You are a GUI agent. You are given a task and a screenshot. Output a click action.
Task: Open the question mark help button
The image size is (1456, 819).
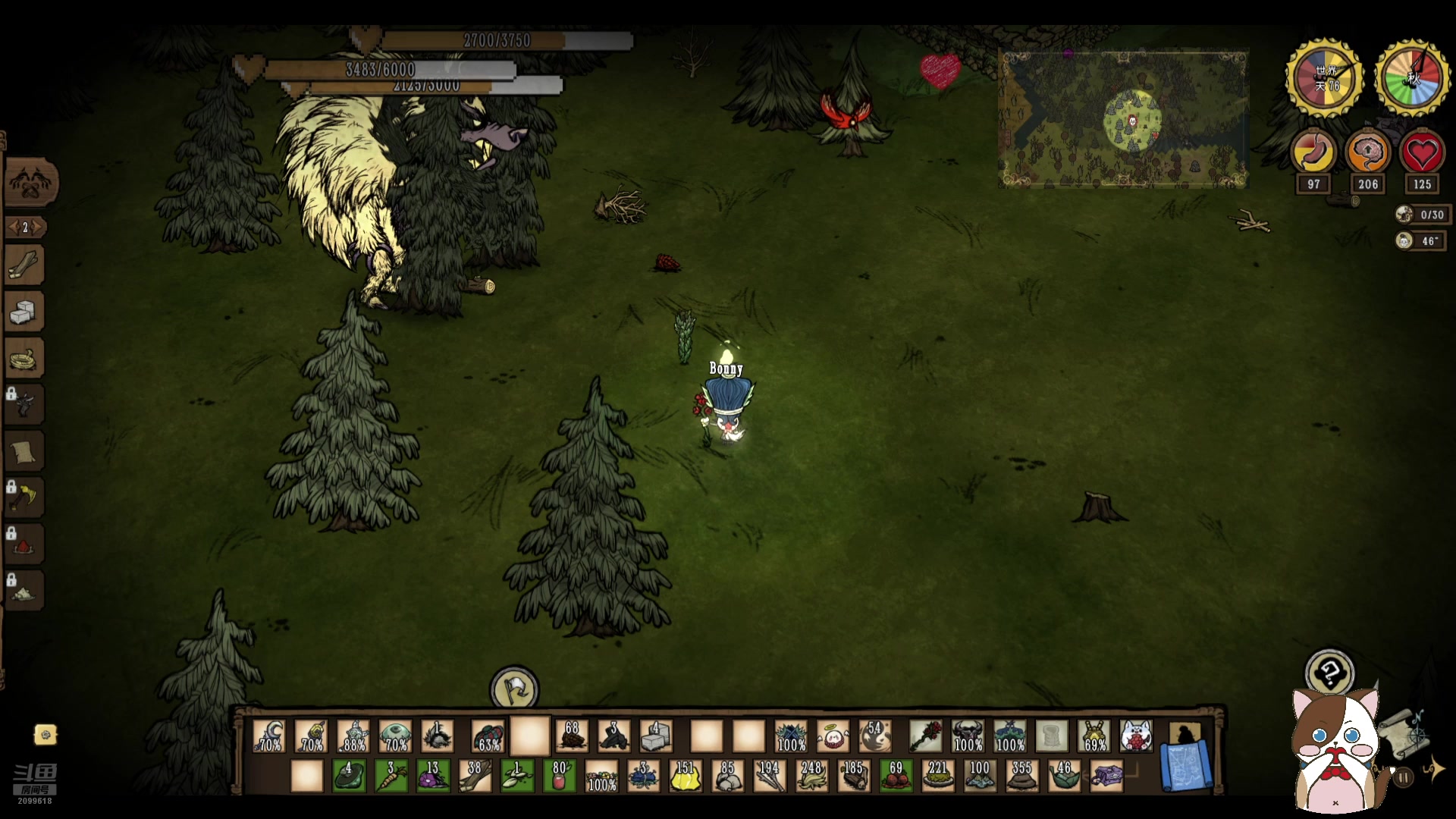click(1329, 673)
